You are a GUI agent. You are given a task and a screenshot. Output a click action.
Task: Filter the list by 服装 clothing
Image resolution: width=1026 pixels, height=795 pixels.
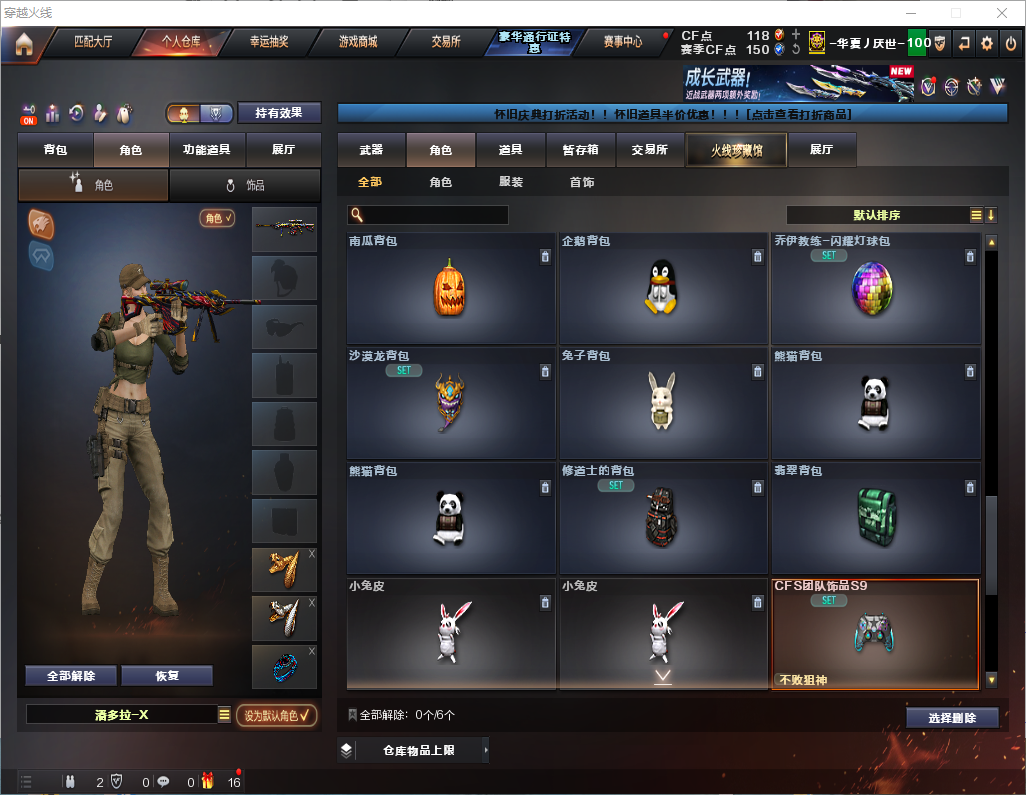pos(511,182)
